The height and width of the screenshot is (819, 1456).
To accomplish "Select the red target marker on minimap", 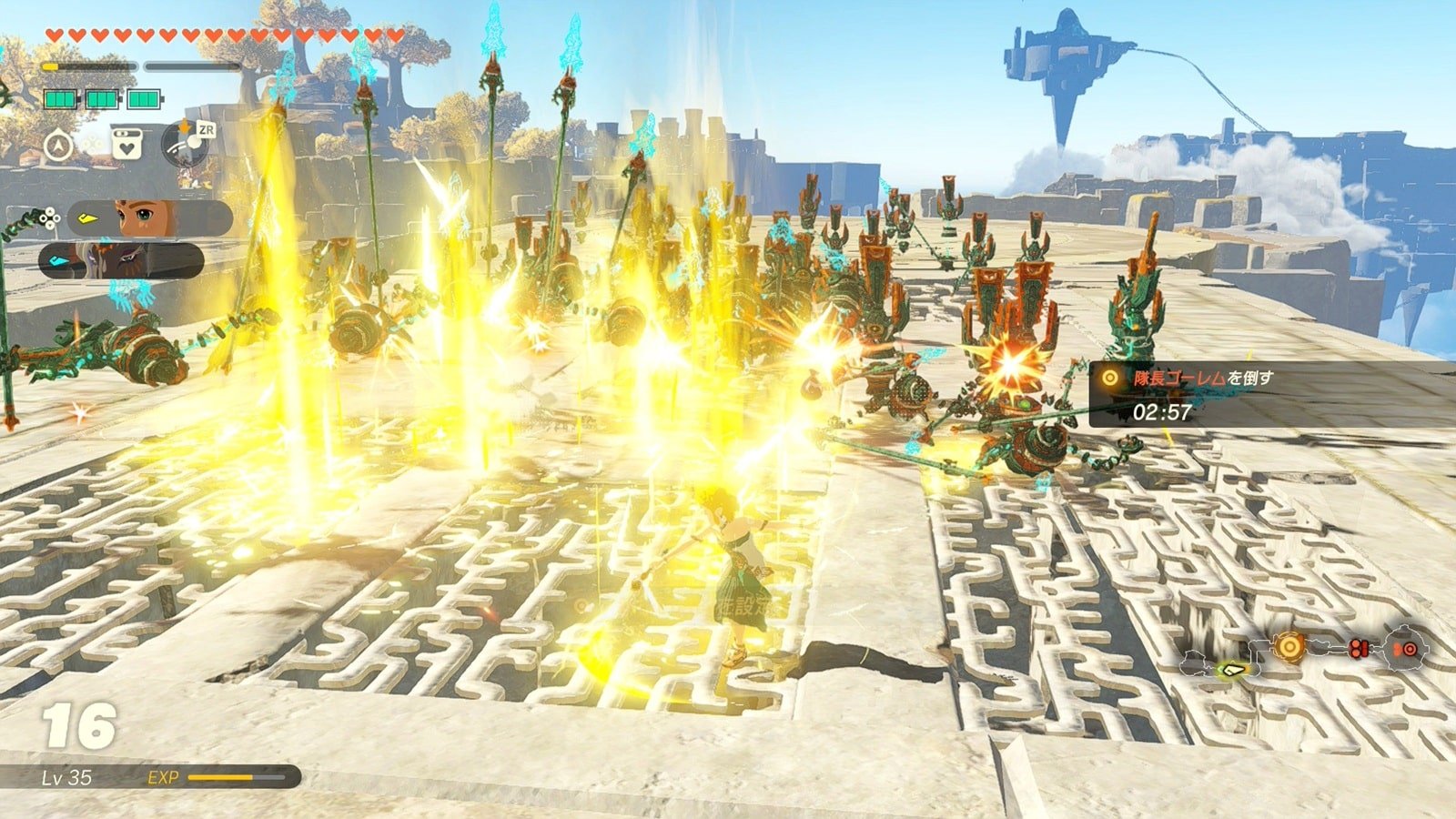I will click(1408, 649).
